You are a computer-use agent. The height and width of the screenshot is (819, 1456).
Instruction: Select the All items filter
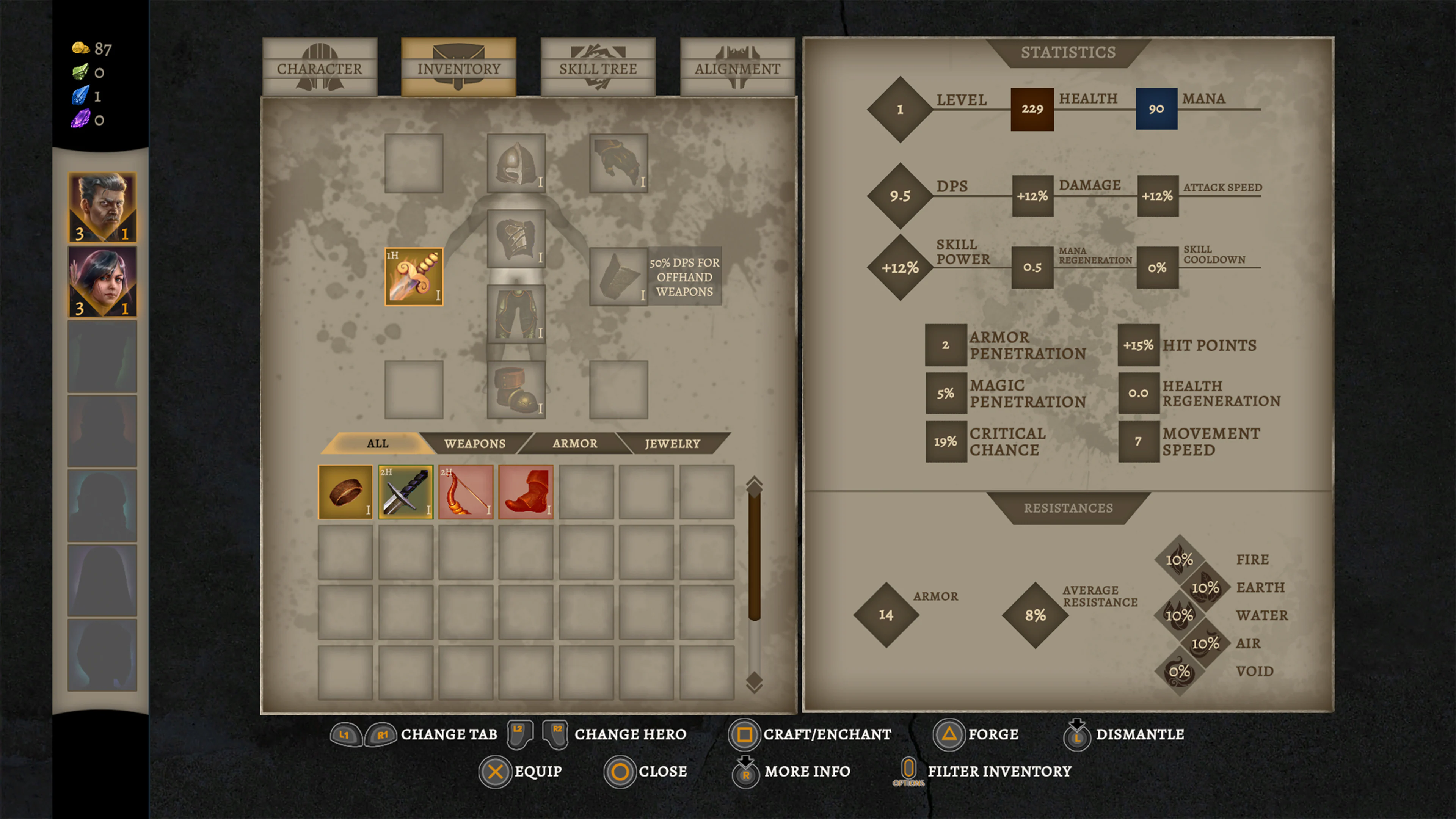tap(377, 444)
